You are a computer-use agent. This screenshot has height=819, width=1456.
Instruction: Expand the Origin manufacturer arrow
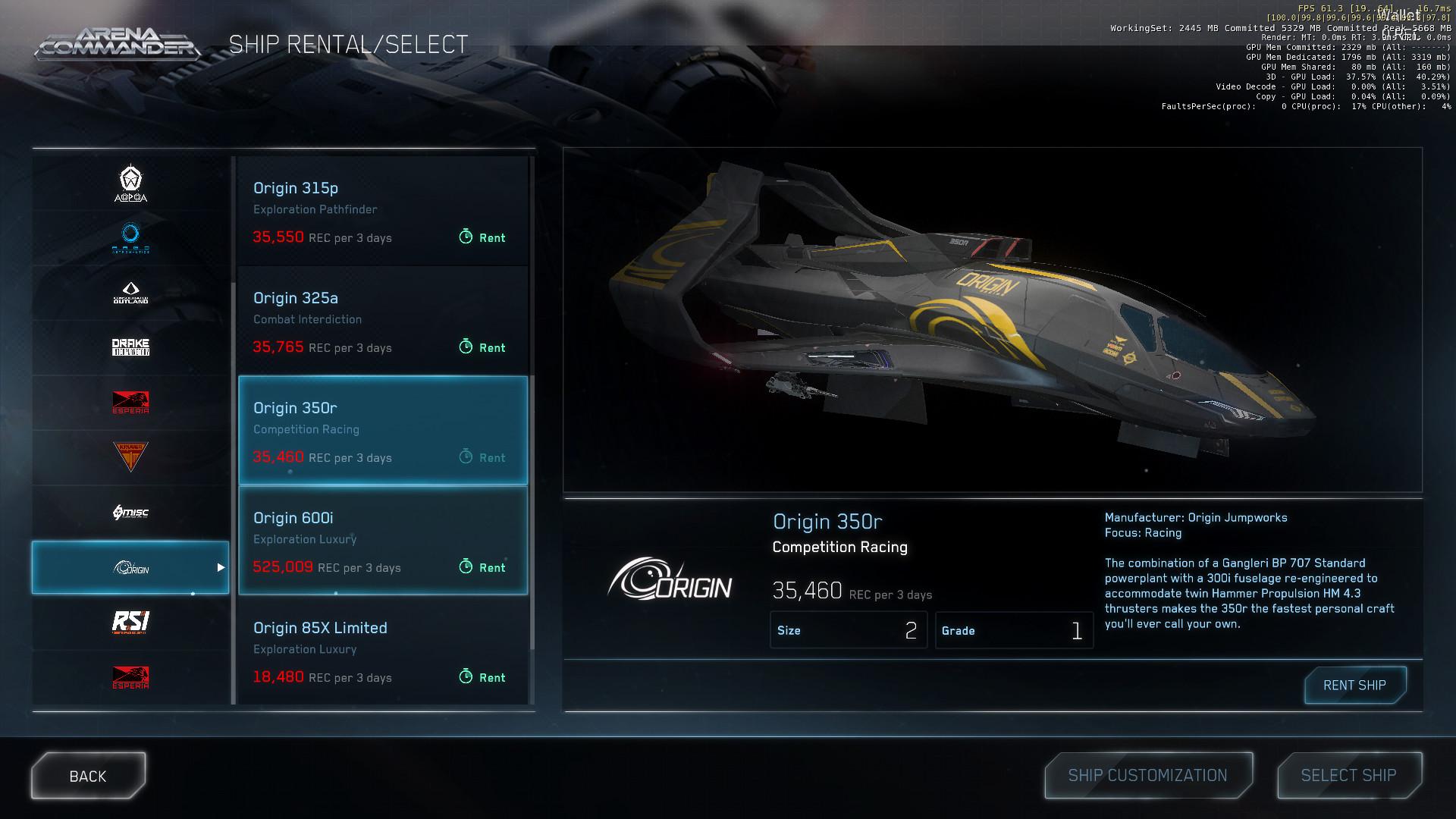coord(221,566)
